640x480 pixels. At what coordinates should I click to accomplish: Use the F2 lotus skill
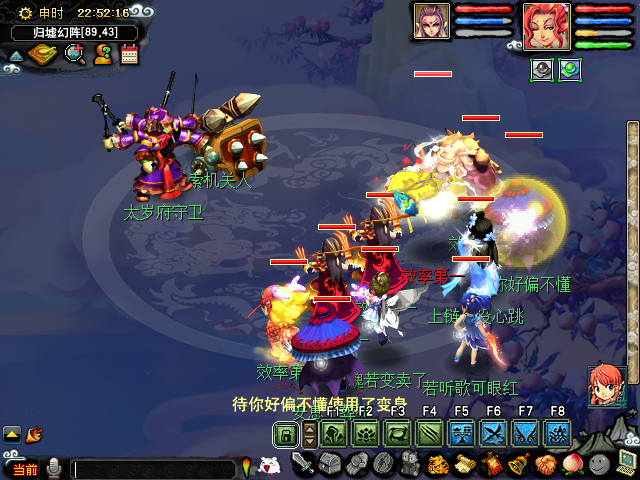(366, 433)
